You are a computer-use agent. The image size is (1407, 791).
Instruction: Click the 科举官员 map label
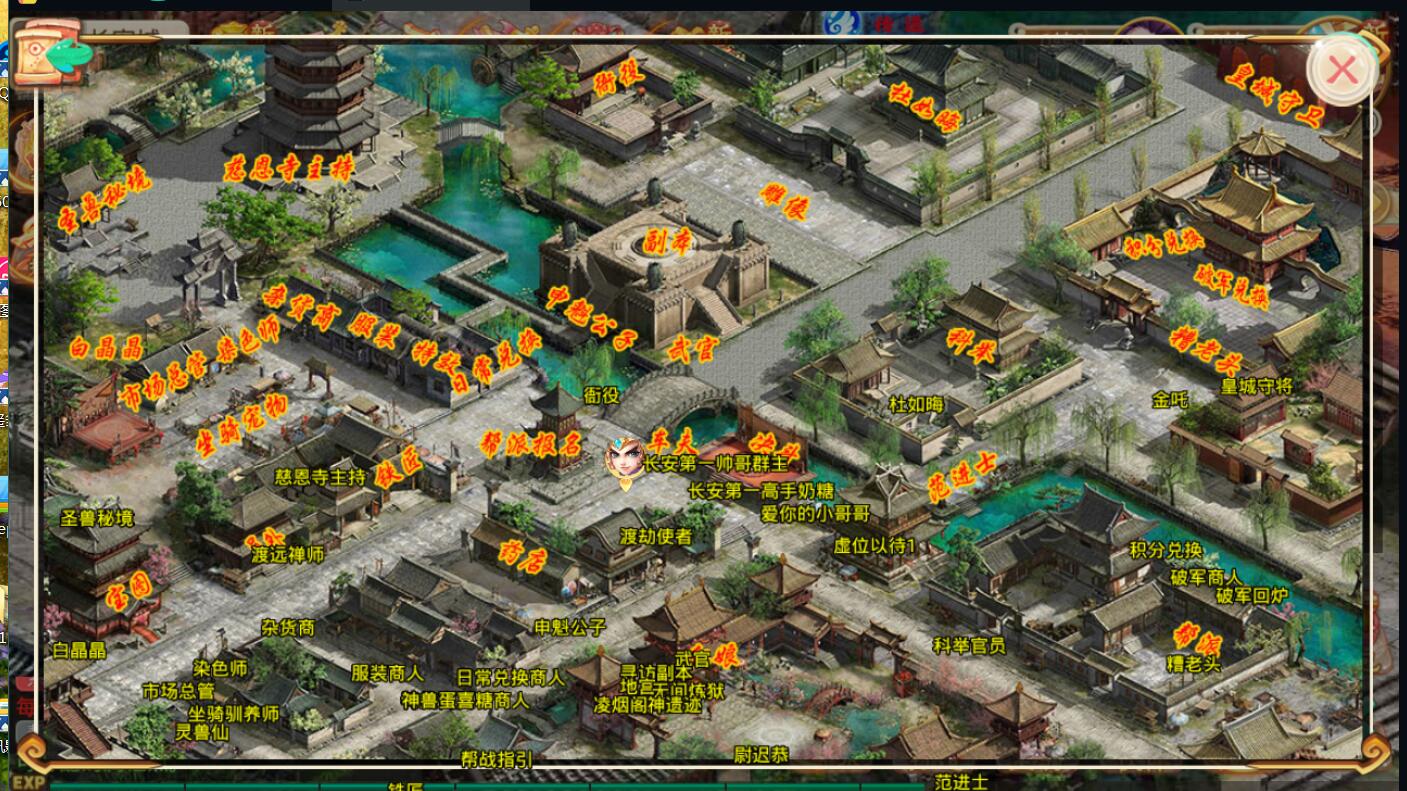968,645
